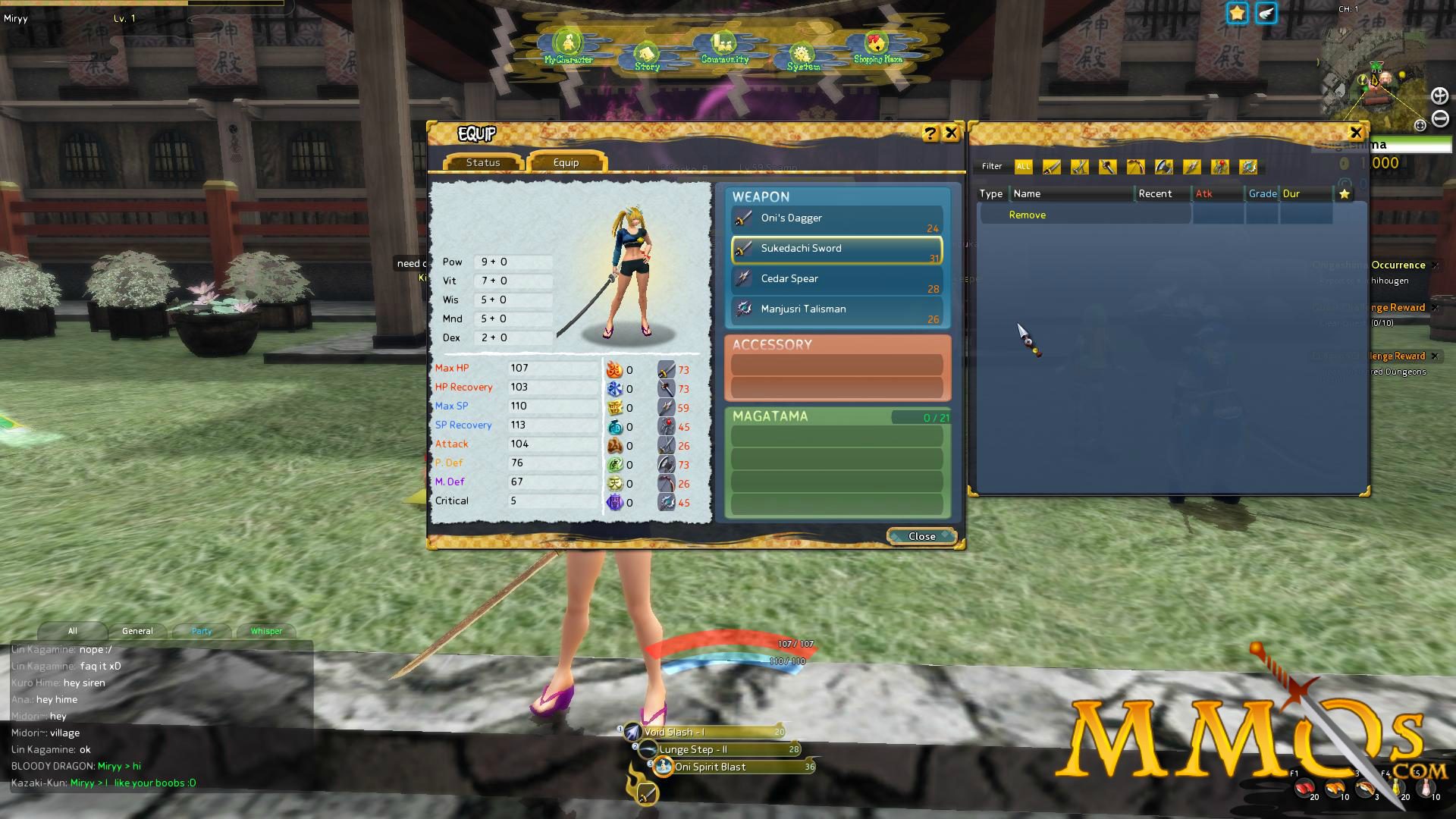Toggle the favorites star column filter

point(1345,193)
